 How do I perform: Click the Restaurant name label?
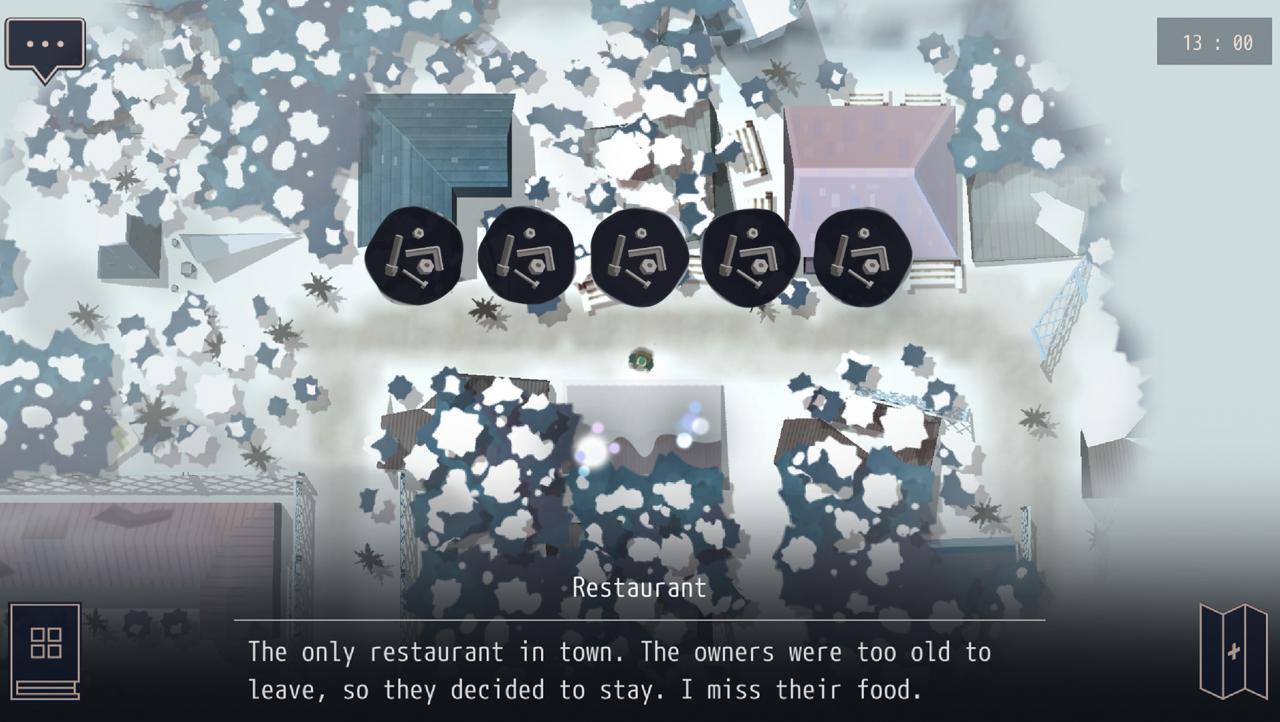tap(640, 588)
